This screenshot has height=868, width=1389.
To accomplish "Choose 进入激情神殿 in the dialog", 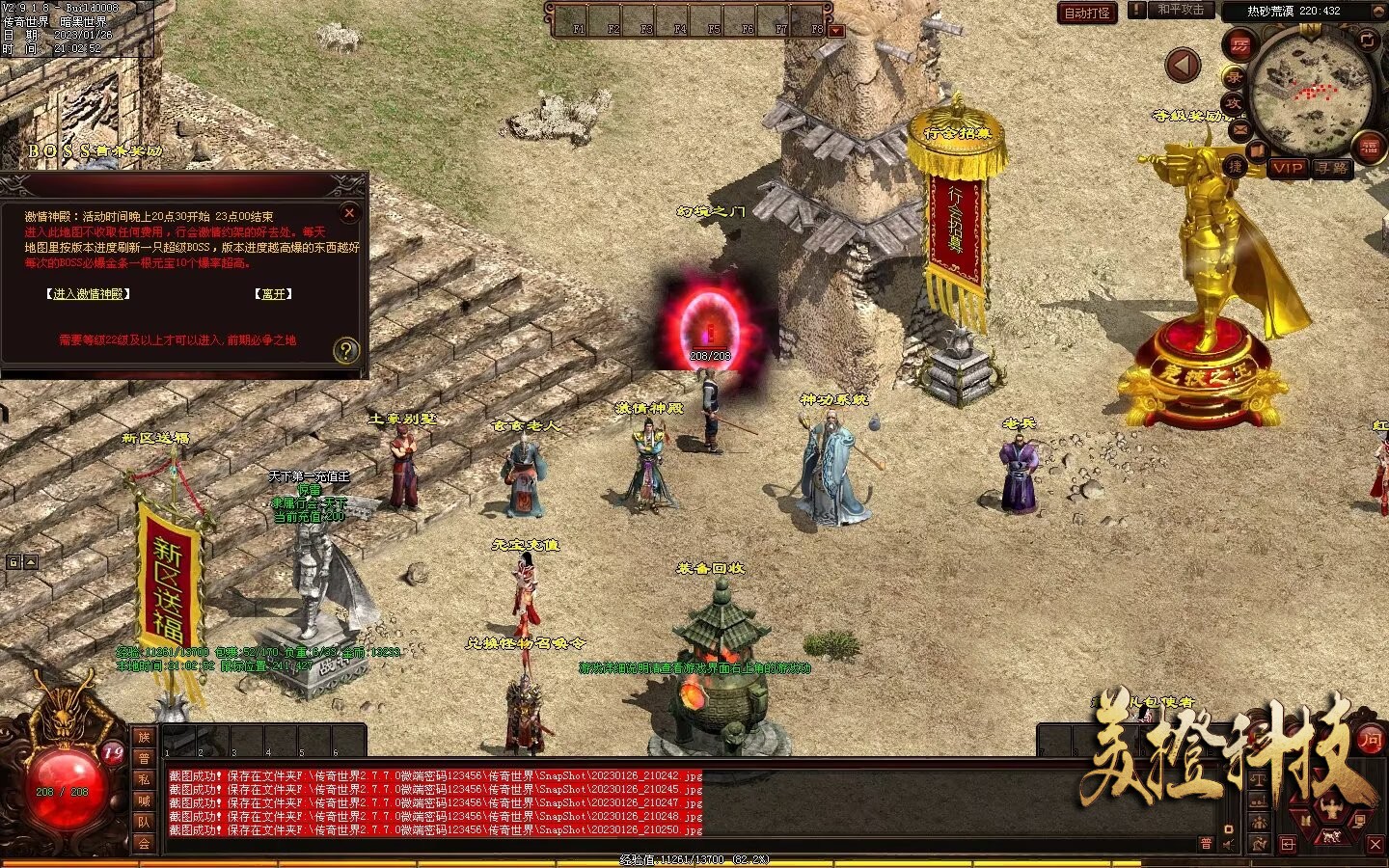I will coord(88,294).
